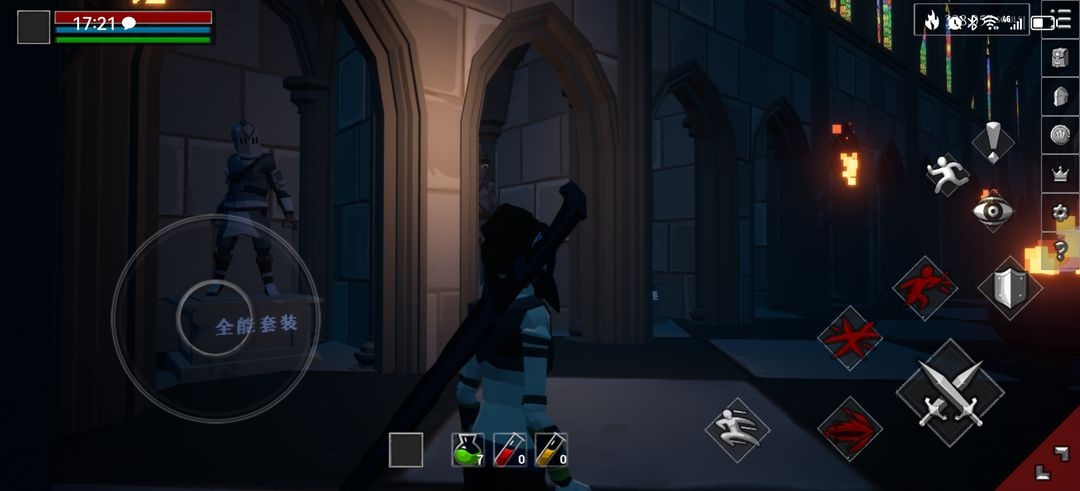Raise the shield block button
1080x491 pixels.
coord(1008,287)
